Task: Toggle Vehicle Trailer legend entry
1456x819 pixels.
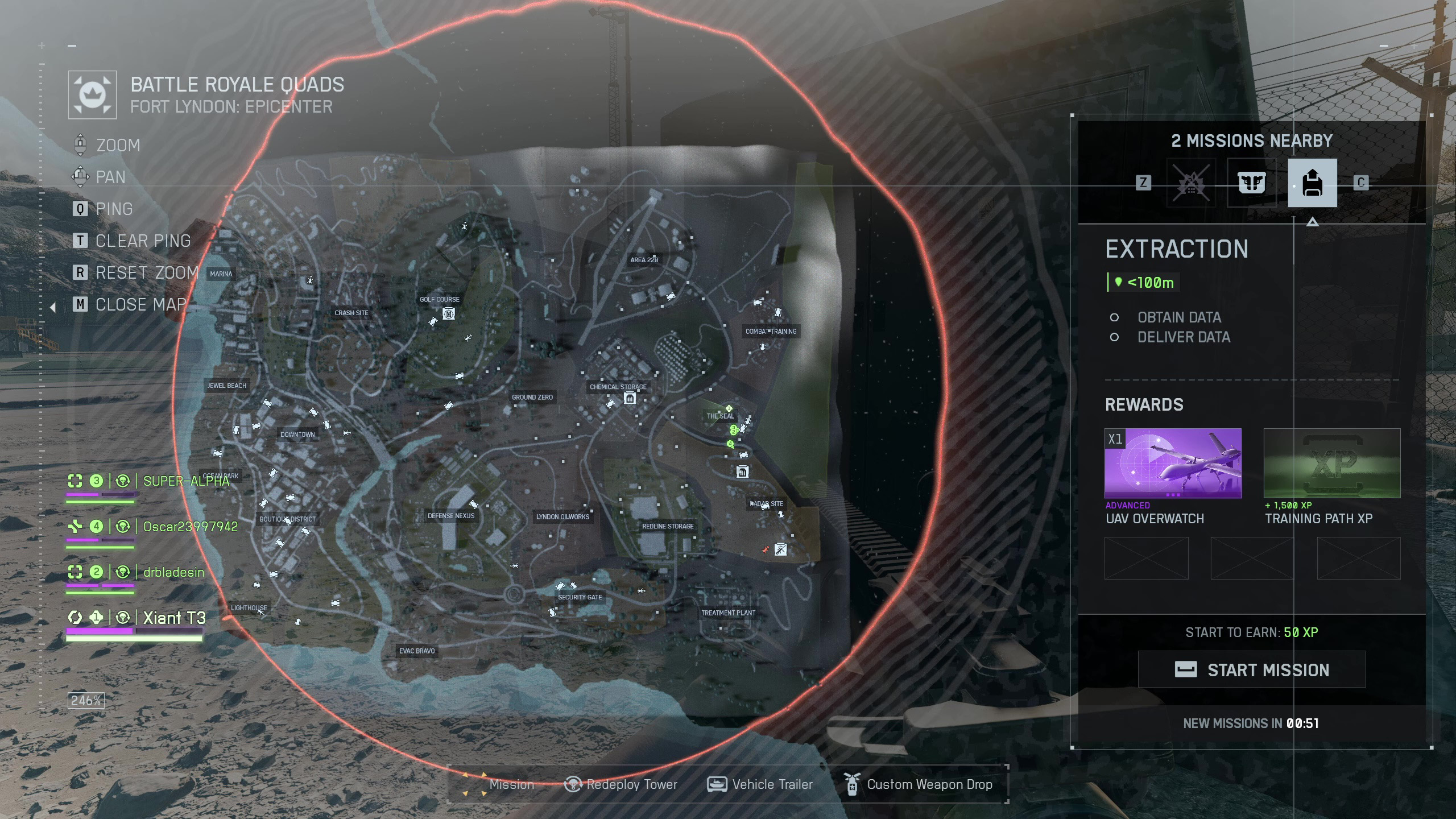Action: [x=760, y=785]
